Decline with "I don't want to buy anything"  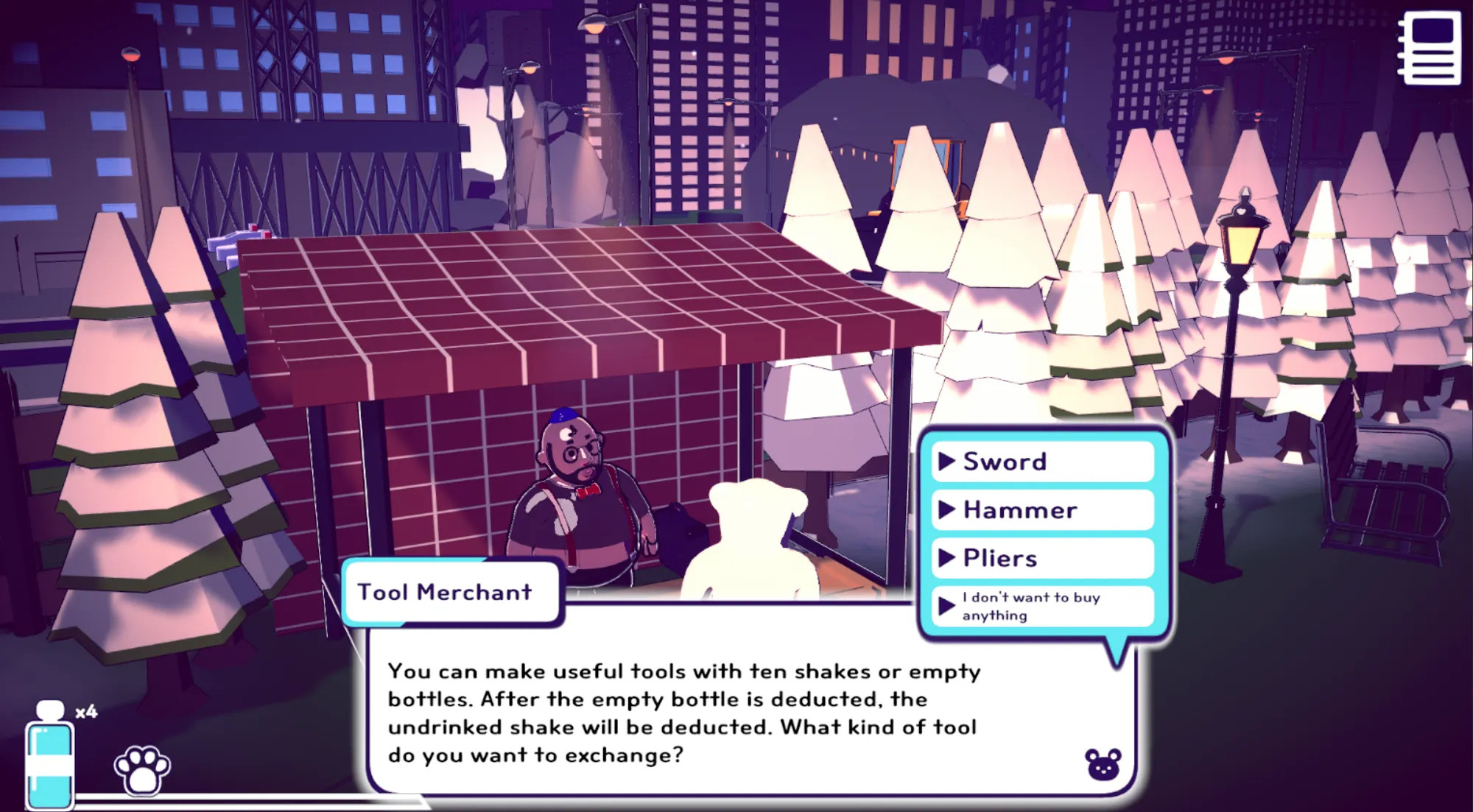[x=1041, y=606]
